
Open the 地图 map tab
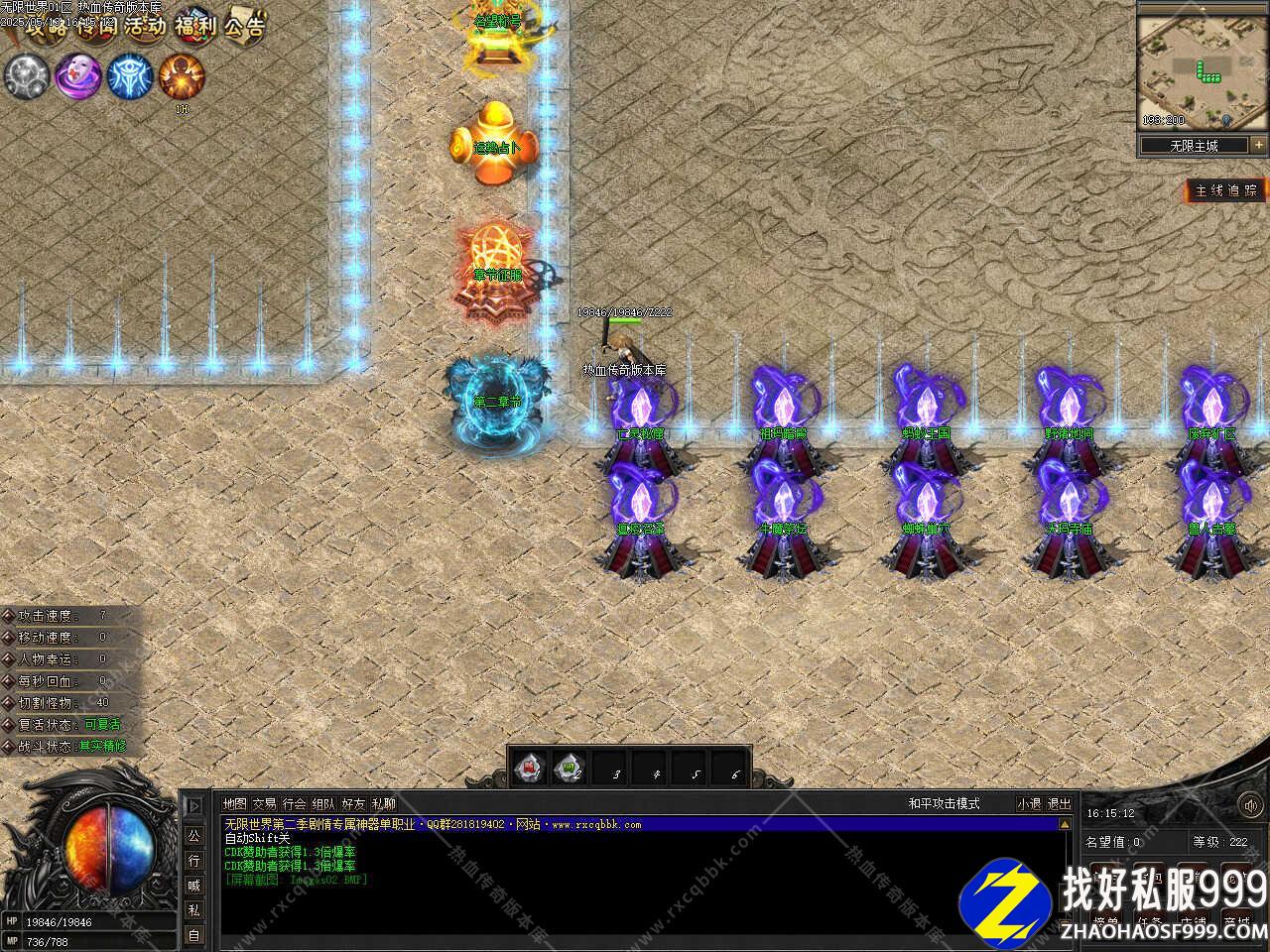pyautogui.click(x=235, y=803)
